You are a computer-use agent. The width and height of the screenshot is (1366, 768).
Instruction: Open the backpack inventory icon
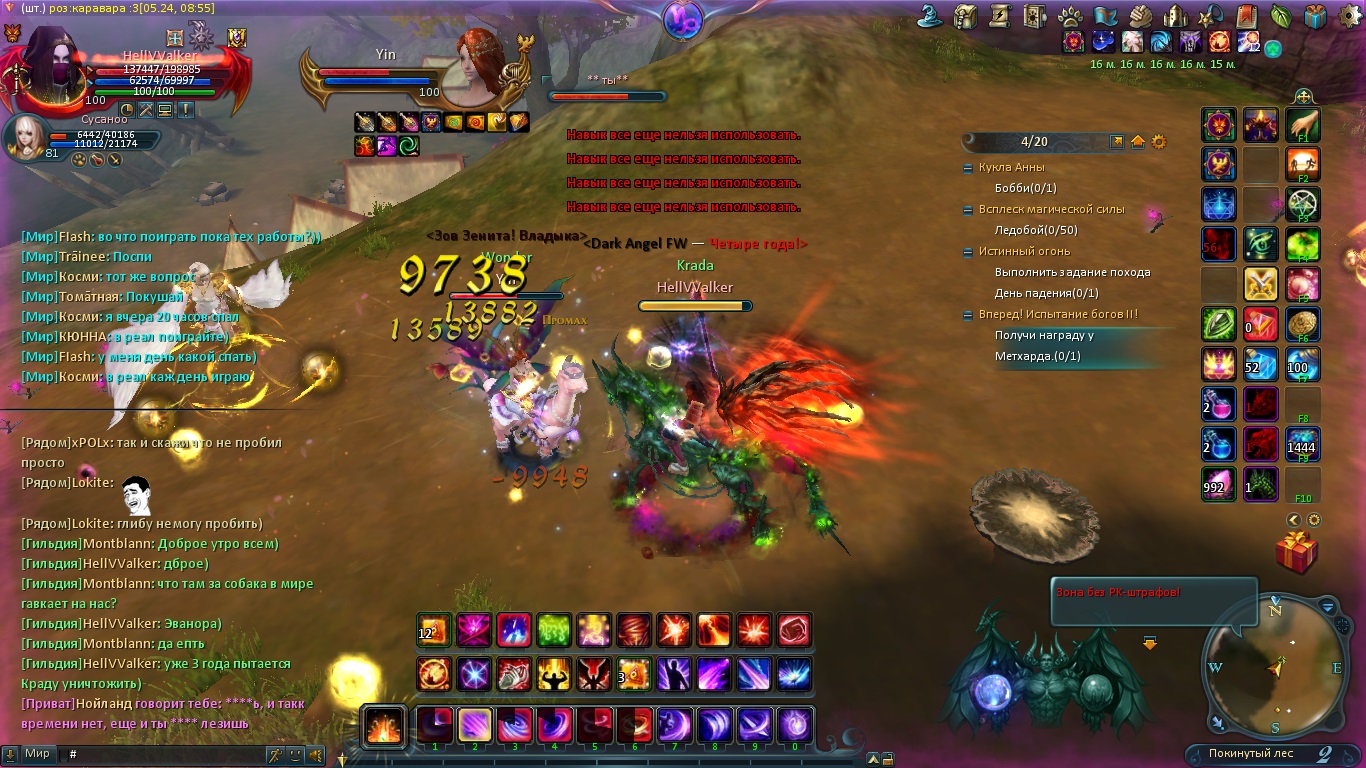click(966, 16)
